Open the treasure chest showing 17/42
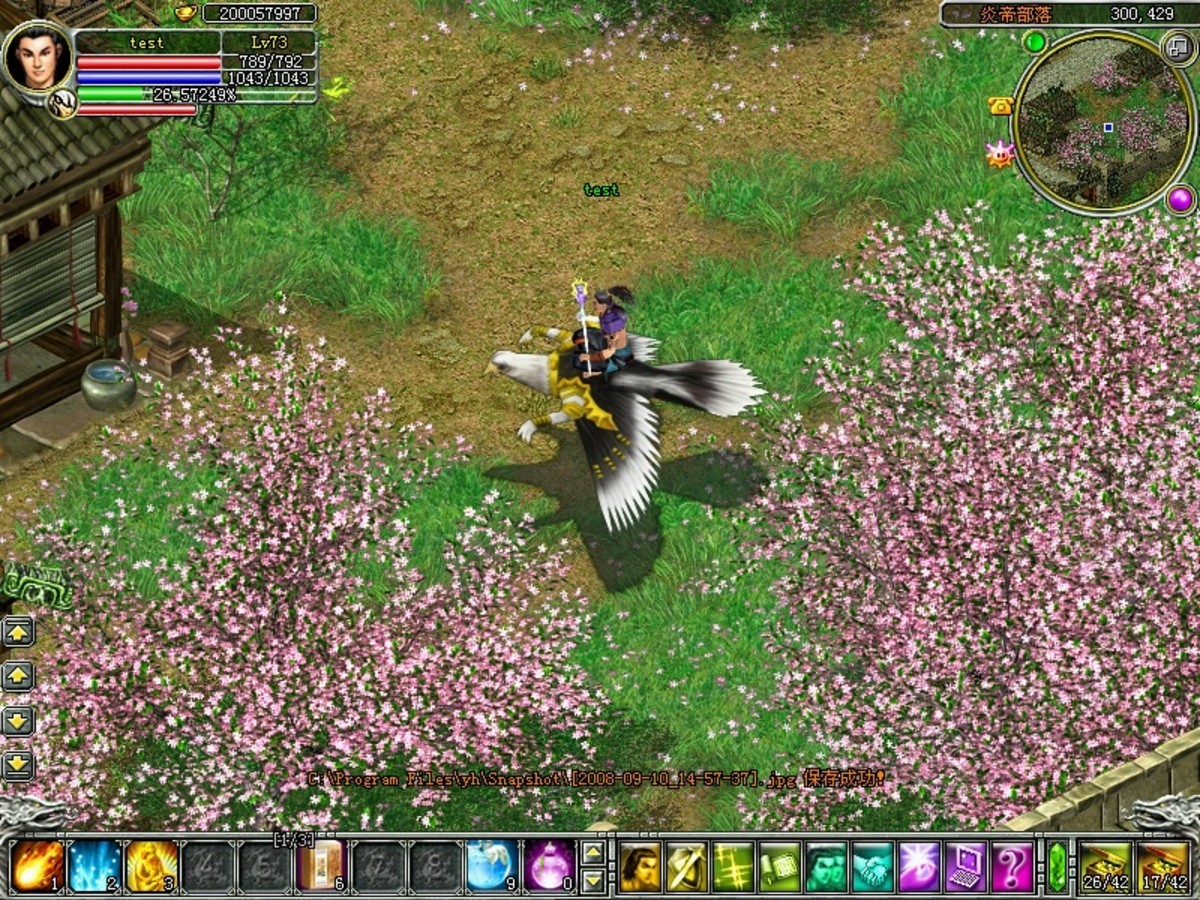Screen dimensions: 1200x900 (x=1162, y=866)
